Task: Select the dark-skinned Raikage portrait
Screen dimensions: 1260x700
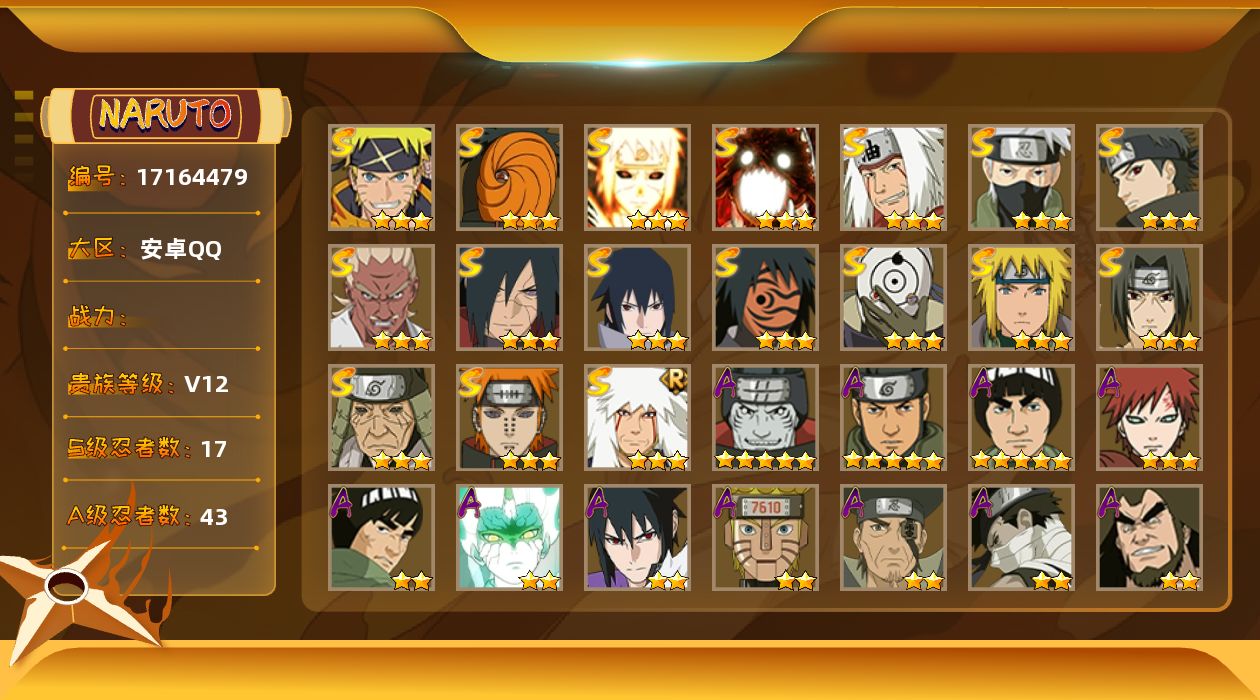Action: pos(381,297)
